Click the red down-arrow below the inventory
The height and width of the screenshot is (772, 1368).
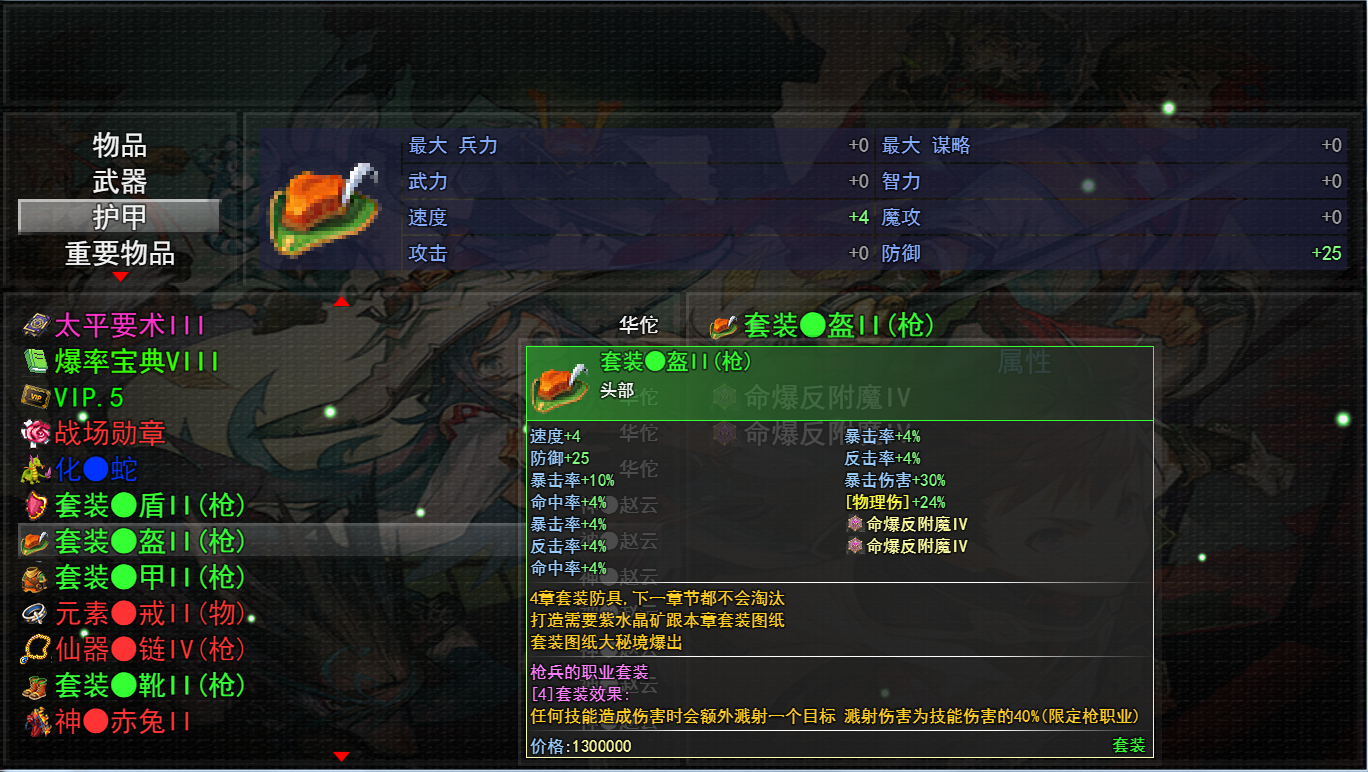click(340, 758)
